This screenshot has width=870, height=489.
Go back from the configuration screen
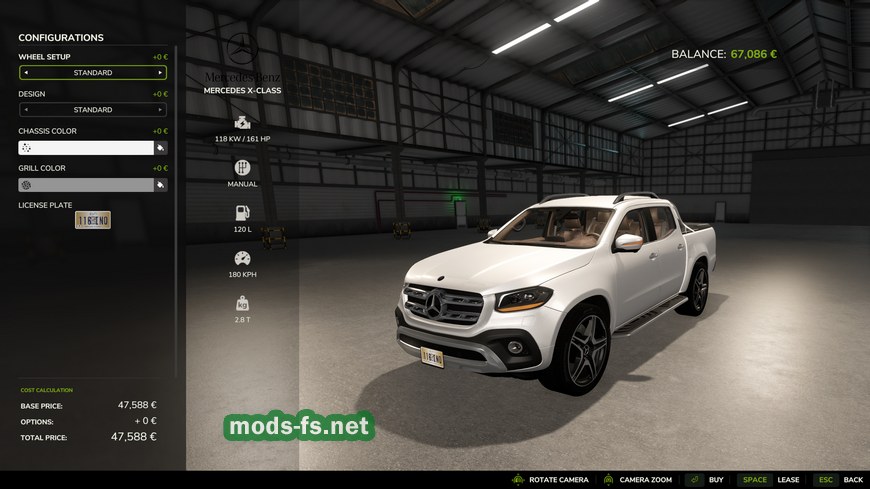tap(838, 480)
